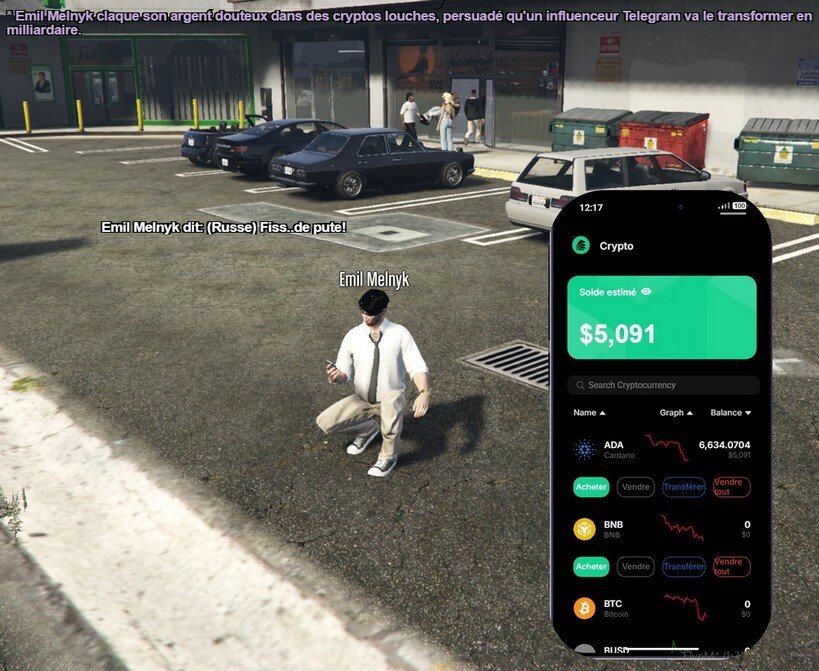The width and height of the screenshot is (819, 671).
Task: Select the ADA Cardano row
Action: click(x=662, y=449)
